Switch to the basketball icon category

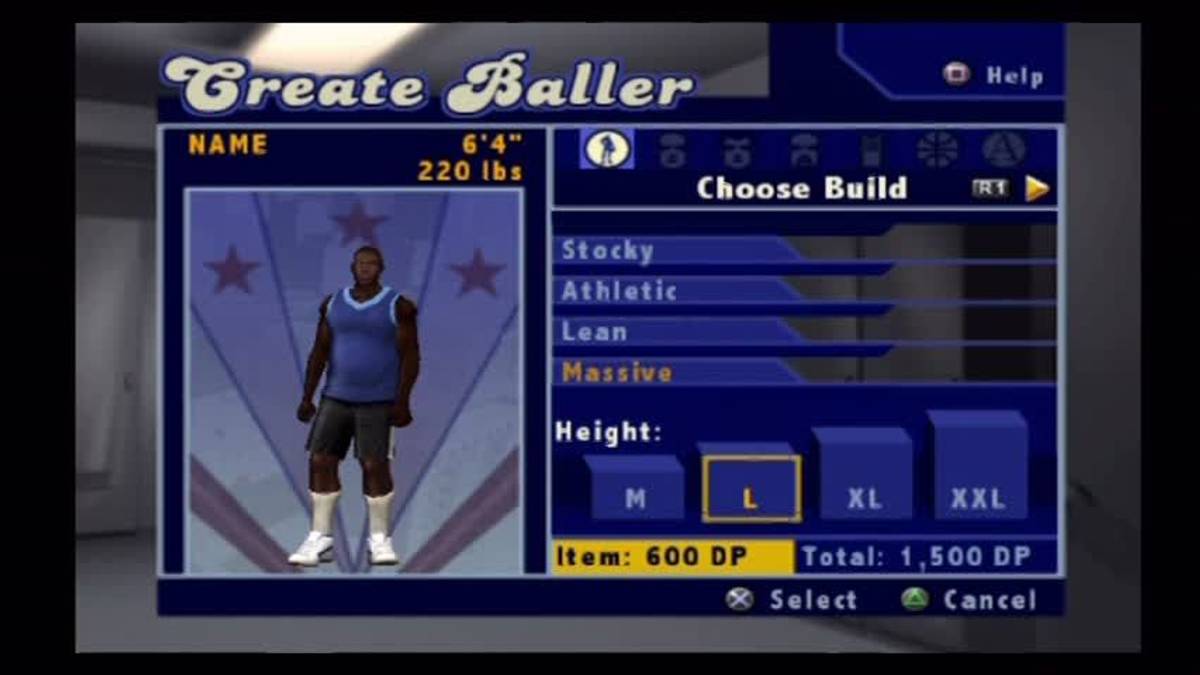point(937,150)
